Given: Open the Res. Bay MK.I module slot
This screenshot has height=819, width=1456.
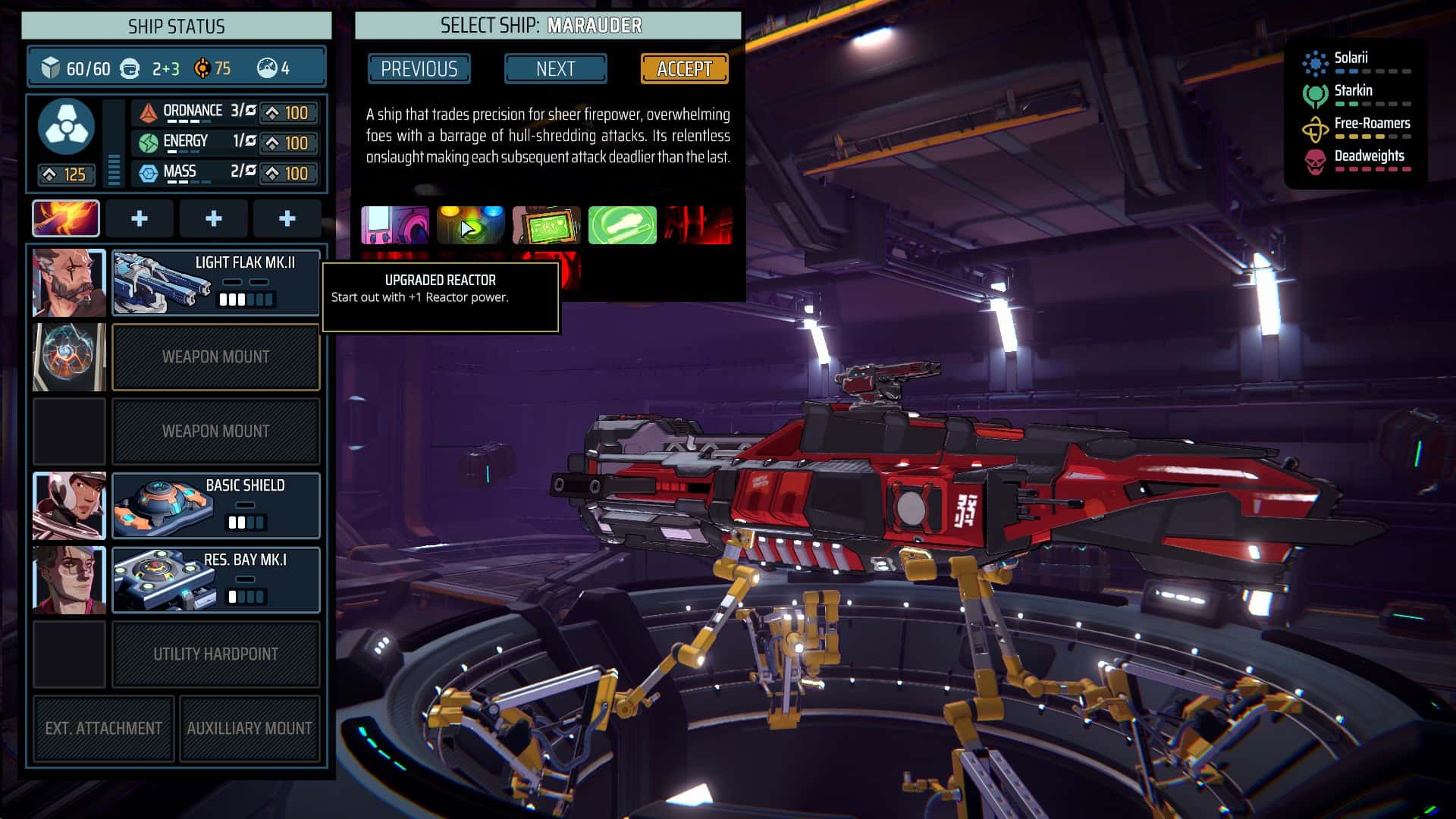Looking at the screenshot, I should coord(215,580).
